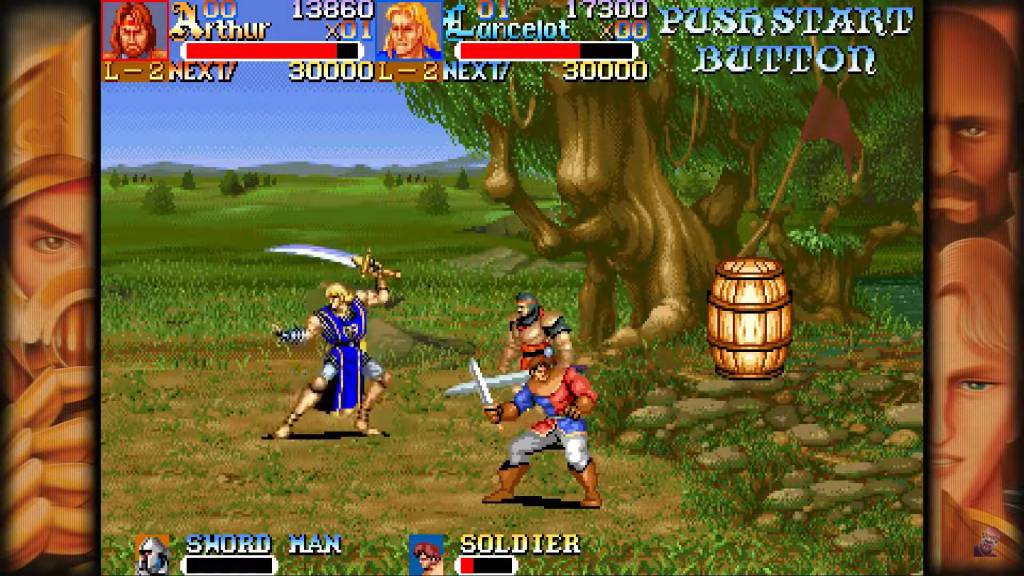Select Lancelot's blond character portrait

click(409, 31)
